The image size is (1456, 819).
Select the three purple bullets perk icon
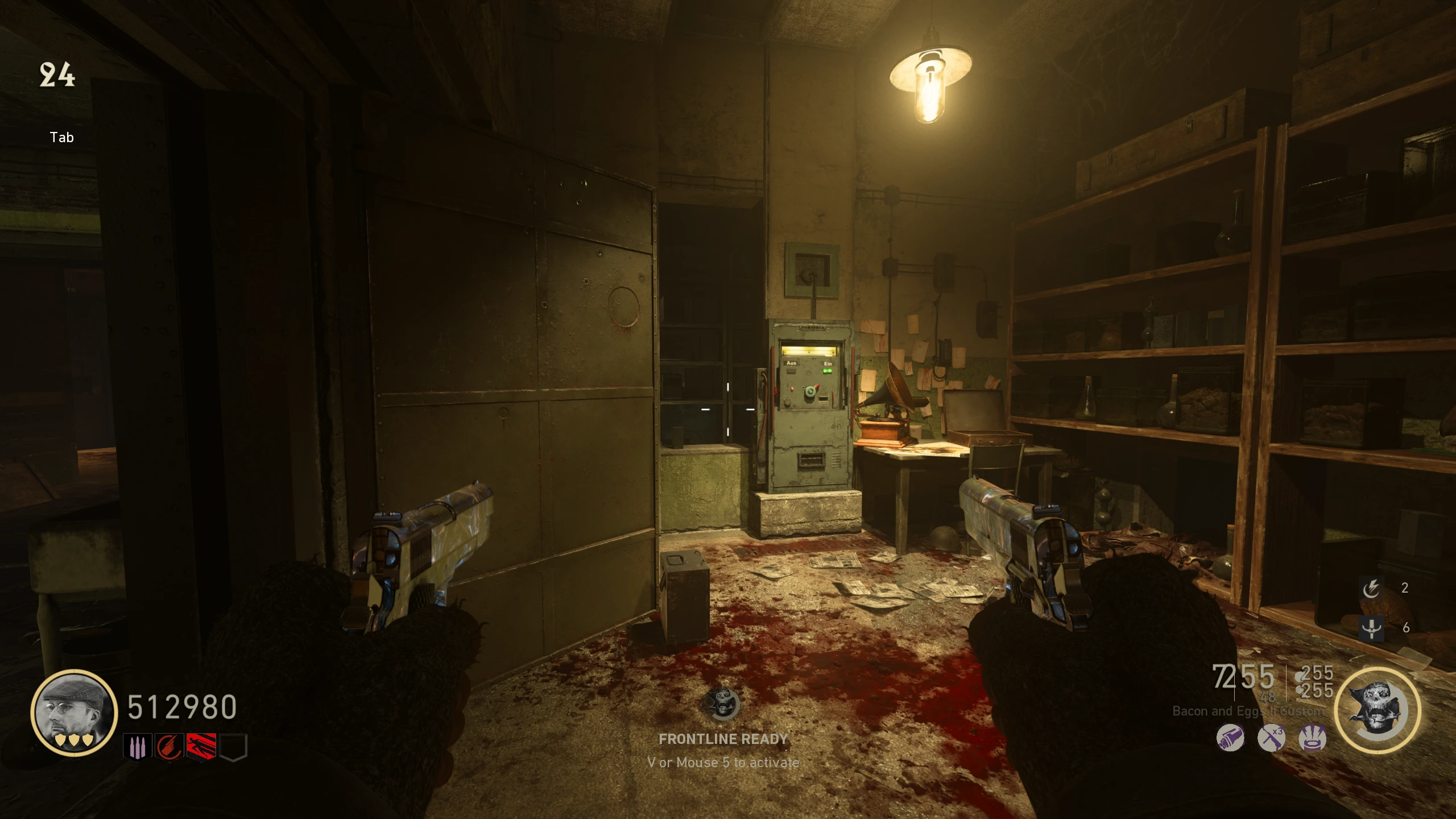[x=138, y=747]
